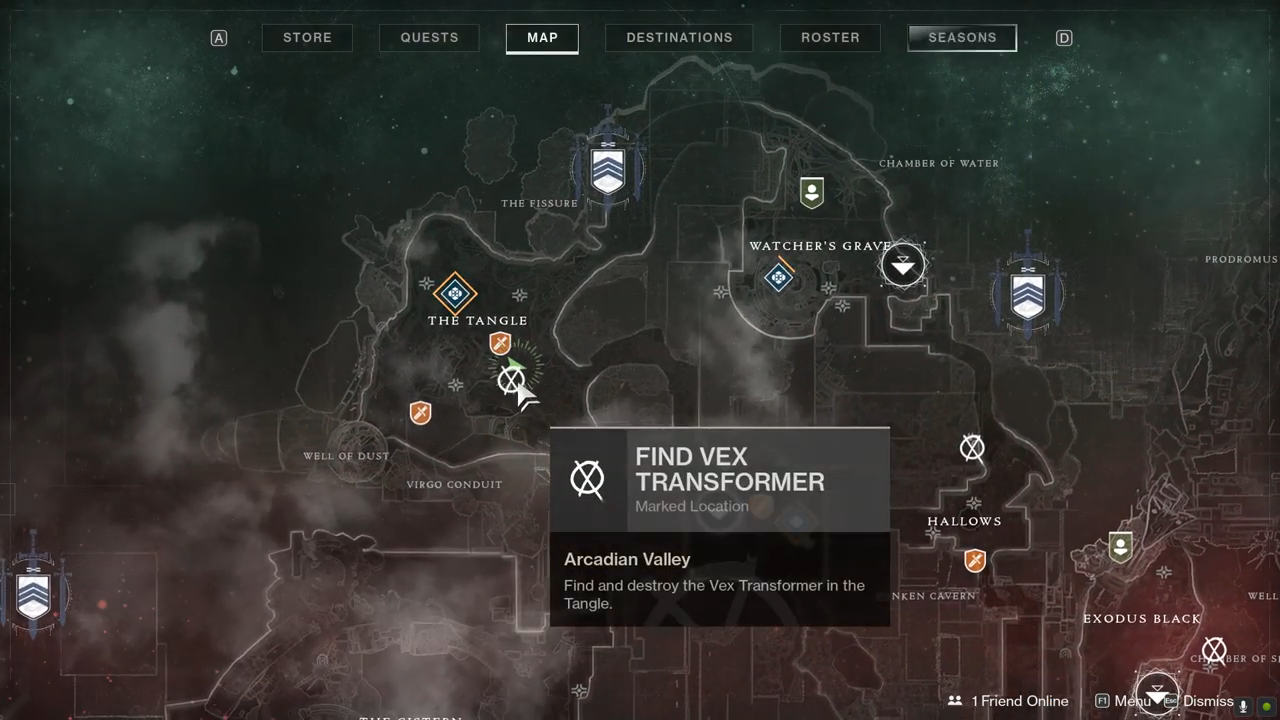
Task: Click the marked location icon above Hallows
Action: tap(972, 448)
